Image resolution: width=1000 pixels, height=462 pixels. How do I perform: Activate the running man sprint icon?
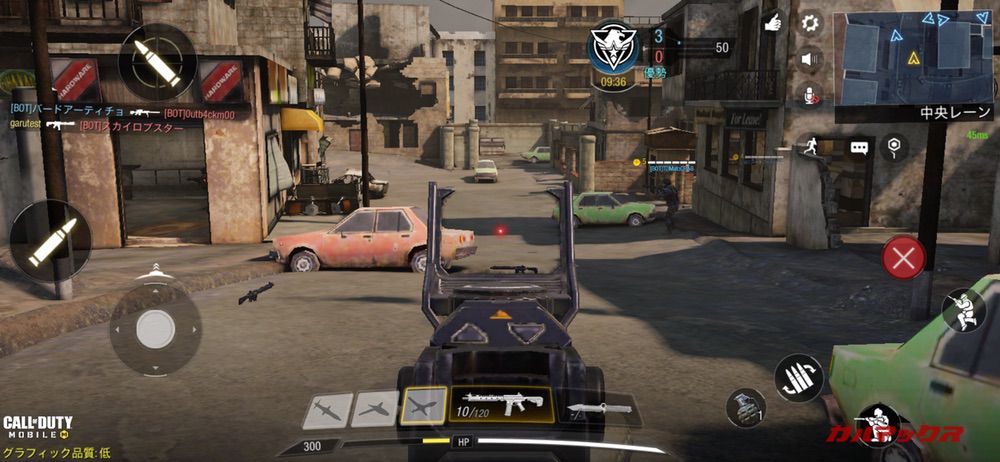tap(808, 147)
